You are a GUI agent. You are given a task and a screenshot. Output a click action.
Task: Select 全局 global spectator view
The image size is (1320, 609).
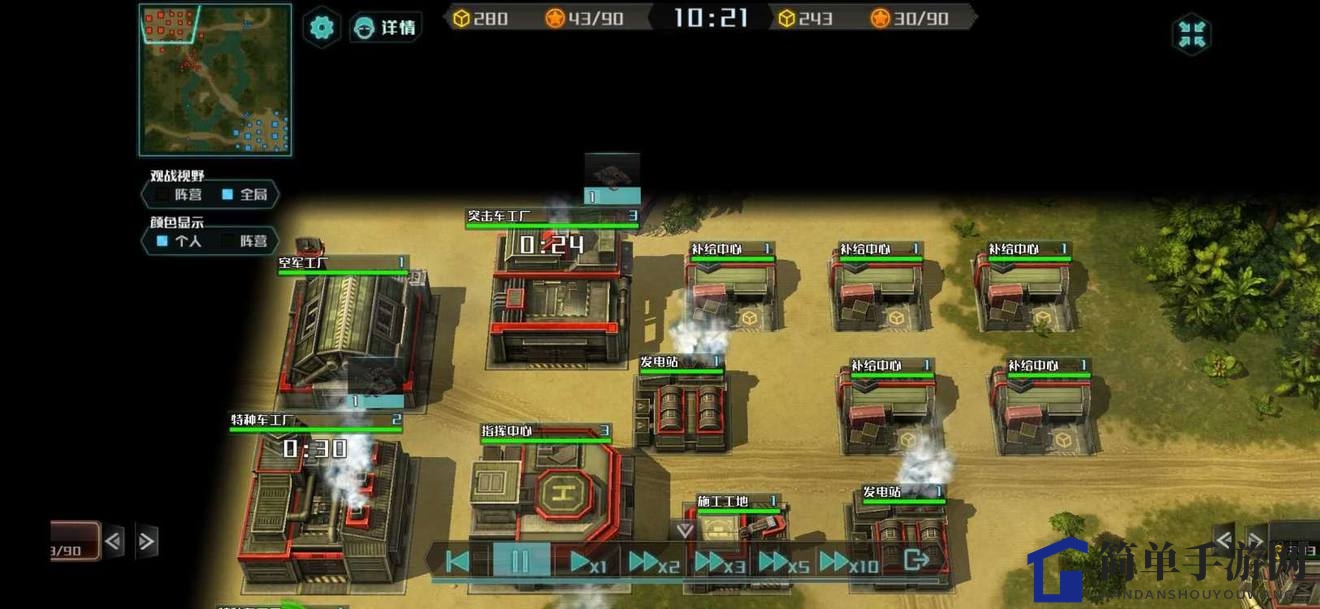coord(245,195)
